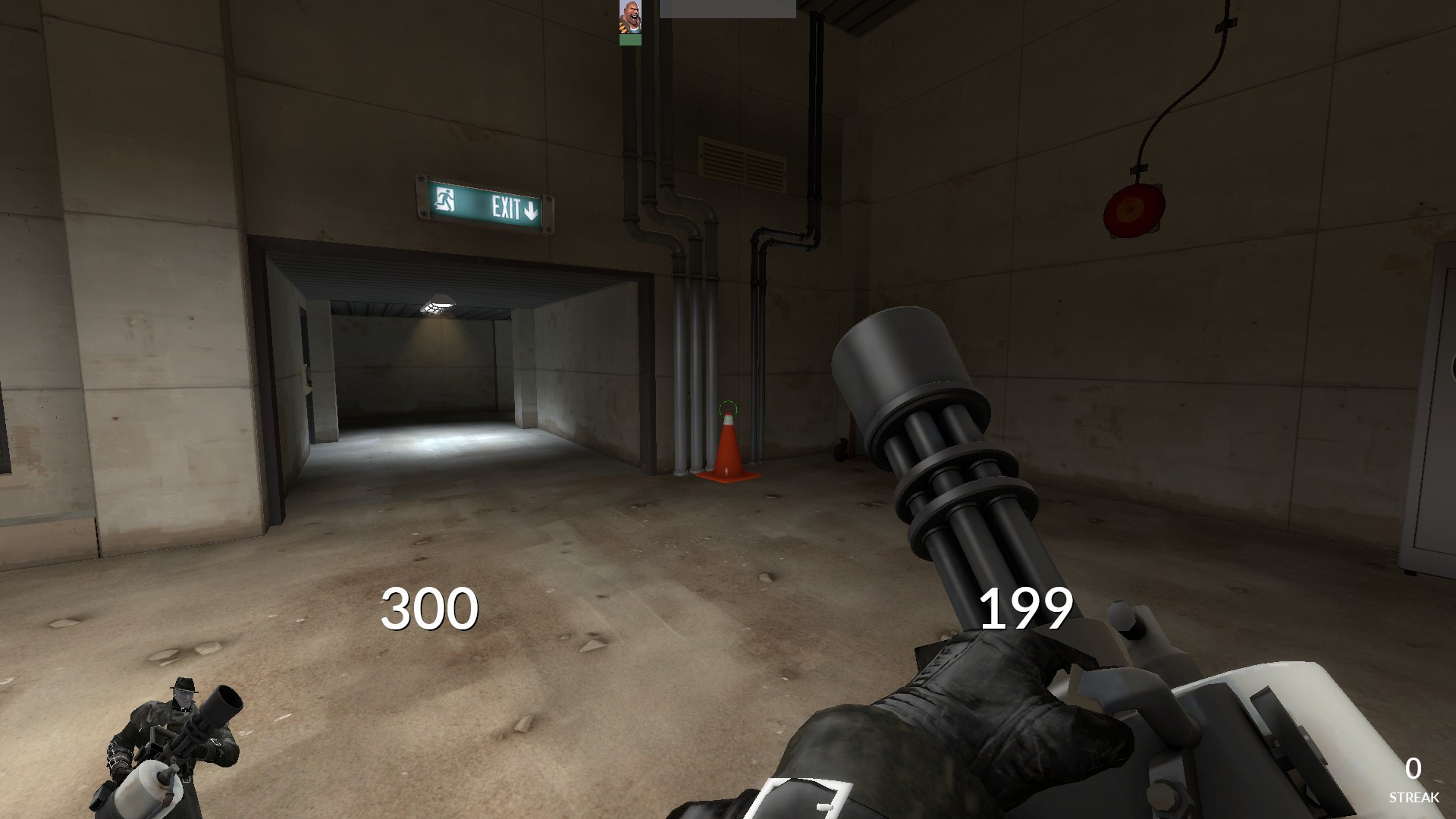Click the orange traffic cone
The height and width of the screenshot is (819, 1456).
click(730, 453)
